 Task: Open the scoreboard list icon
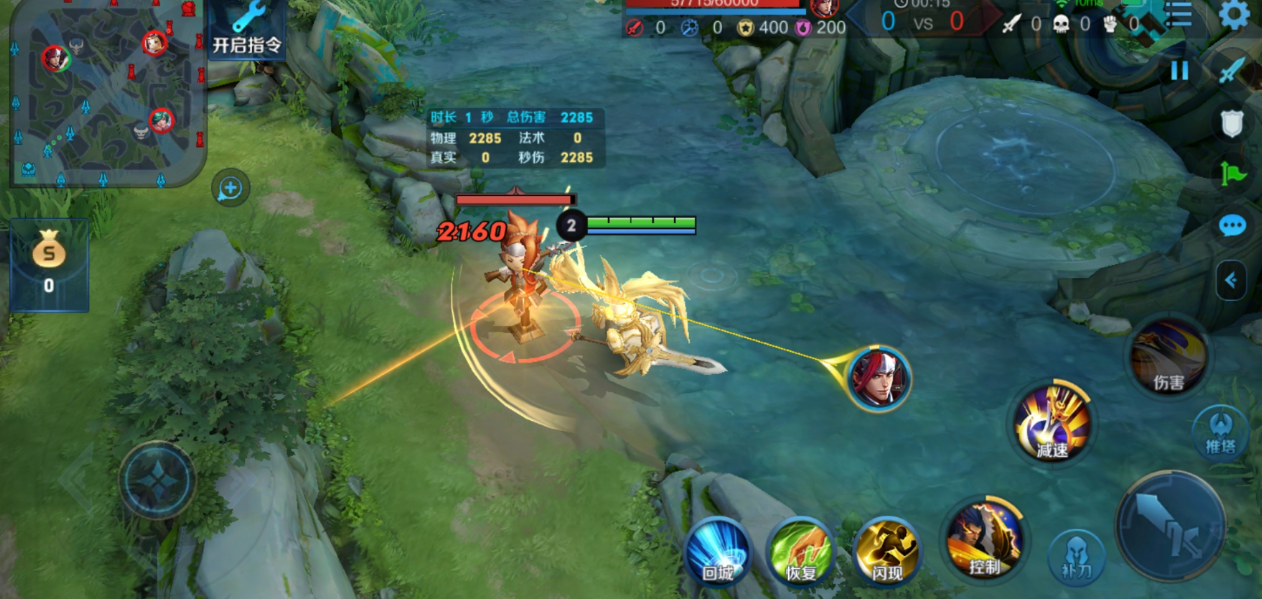1179,14
